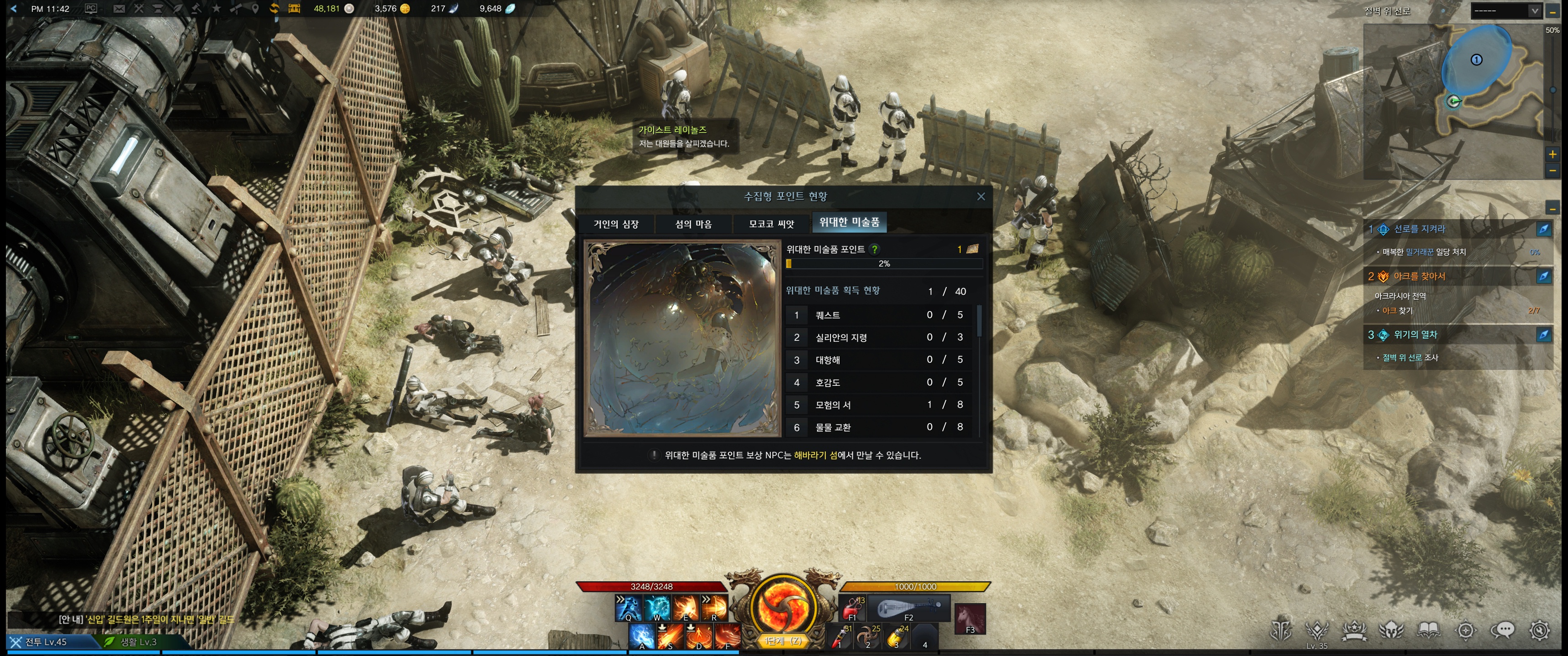The width and height of the screenshot is (1568, 656).
Task: Summon the horse mount in slot F3
Action: coord(969,618)
